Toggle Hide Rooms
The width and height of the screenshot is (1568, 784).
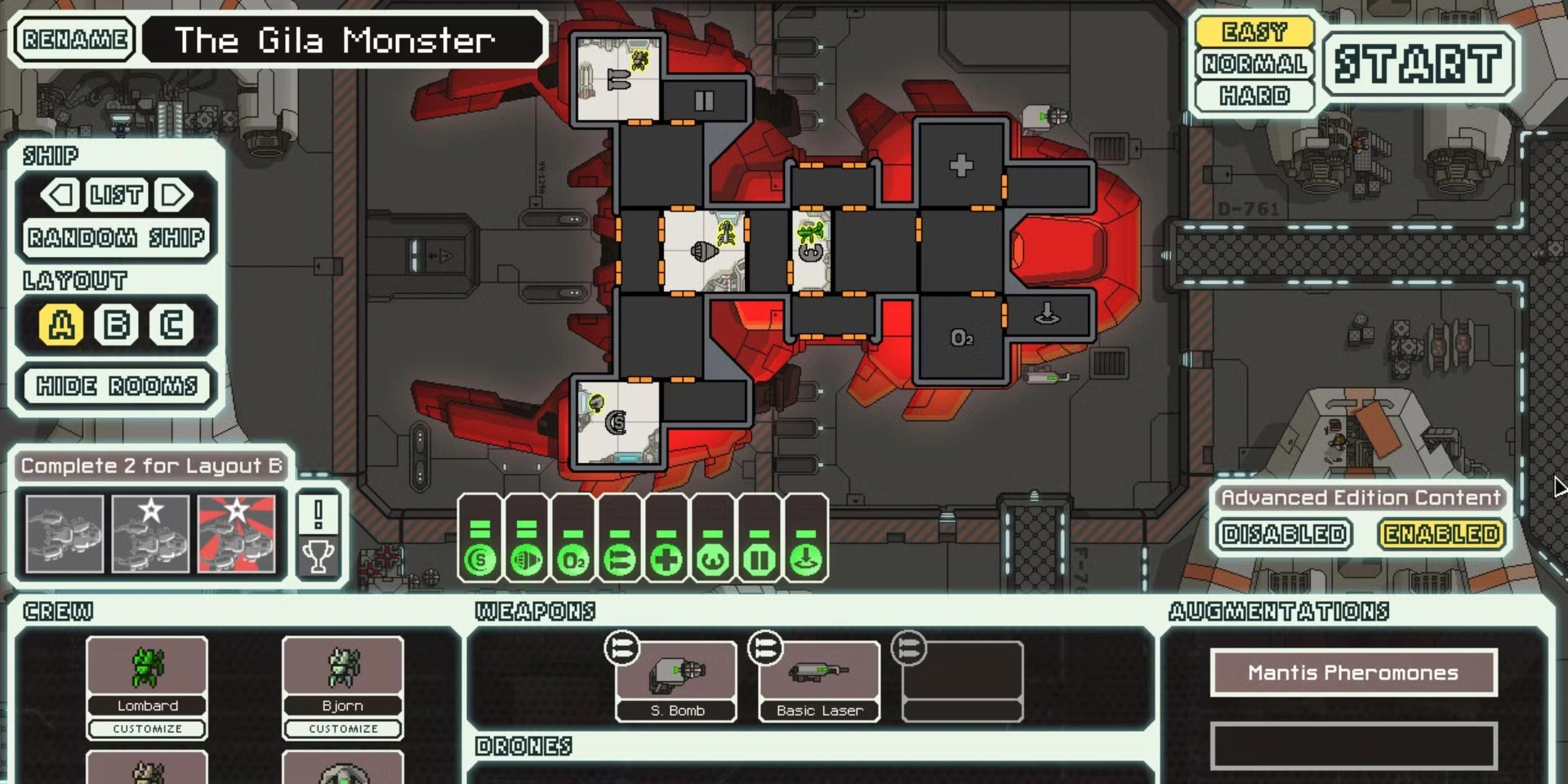coord(117,385)
